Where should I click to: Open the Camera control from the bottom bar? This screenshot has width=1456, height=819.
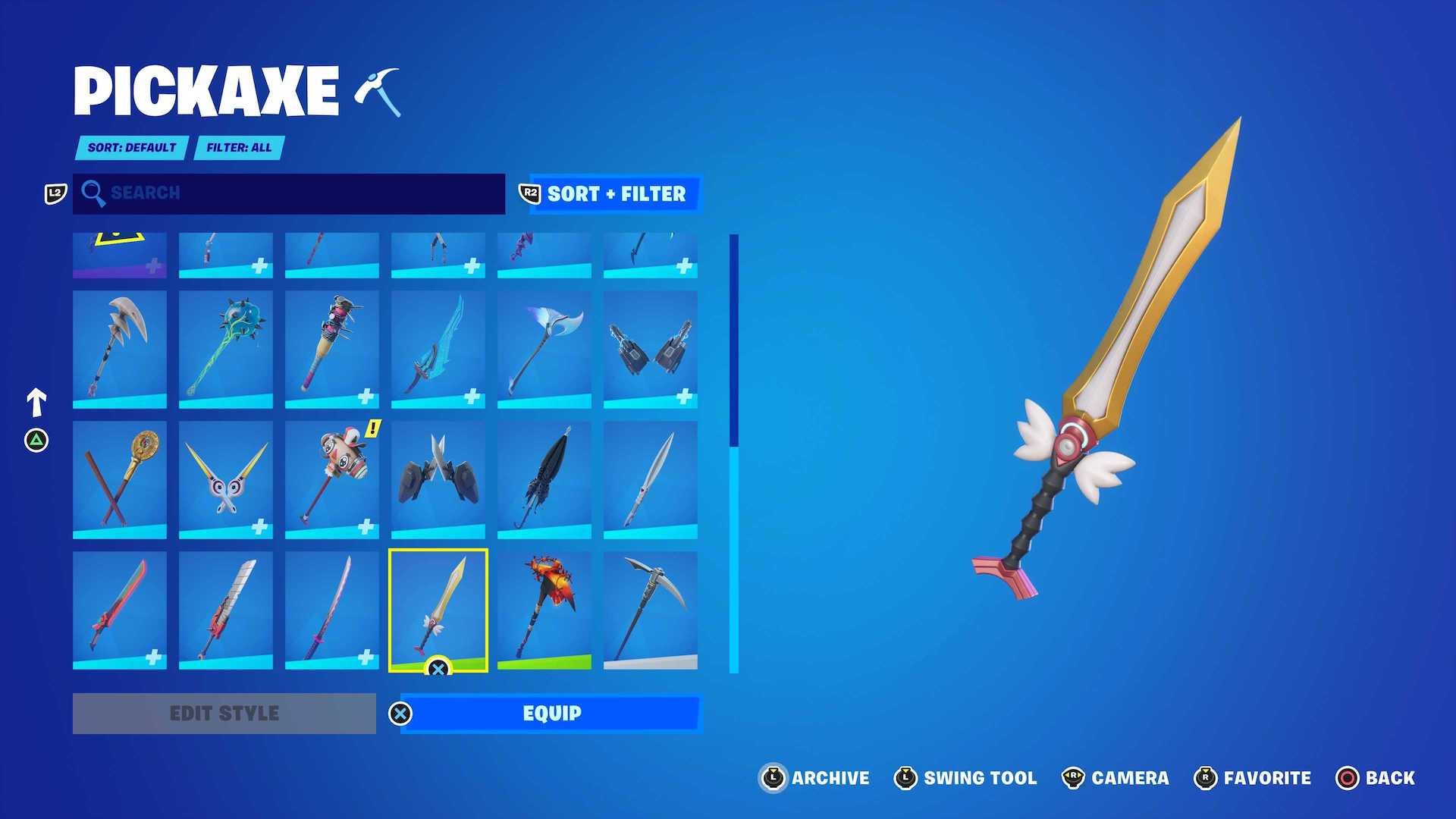[1073, 778]
